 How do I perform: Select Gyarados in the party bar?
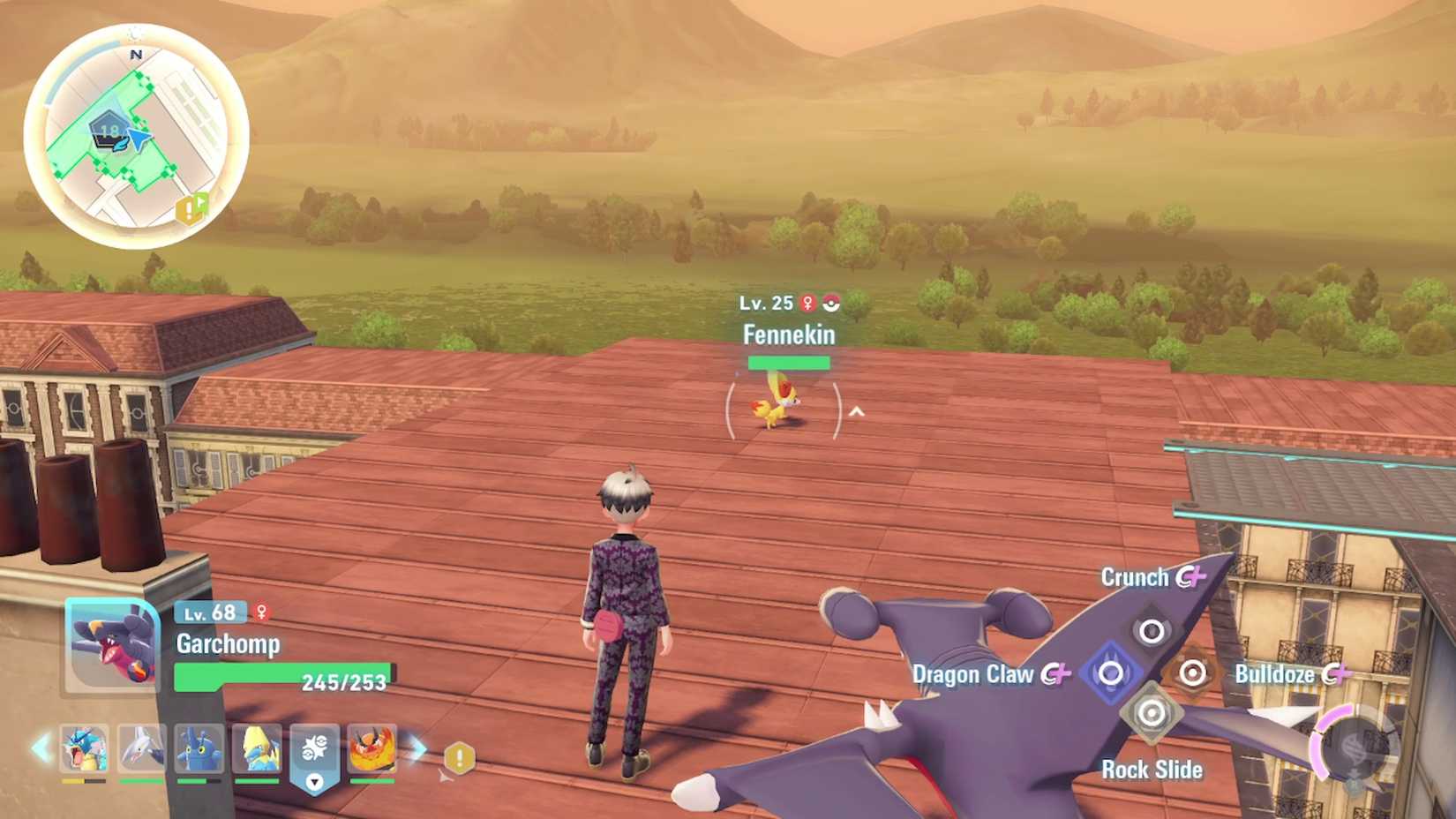pos(84,750)
